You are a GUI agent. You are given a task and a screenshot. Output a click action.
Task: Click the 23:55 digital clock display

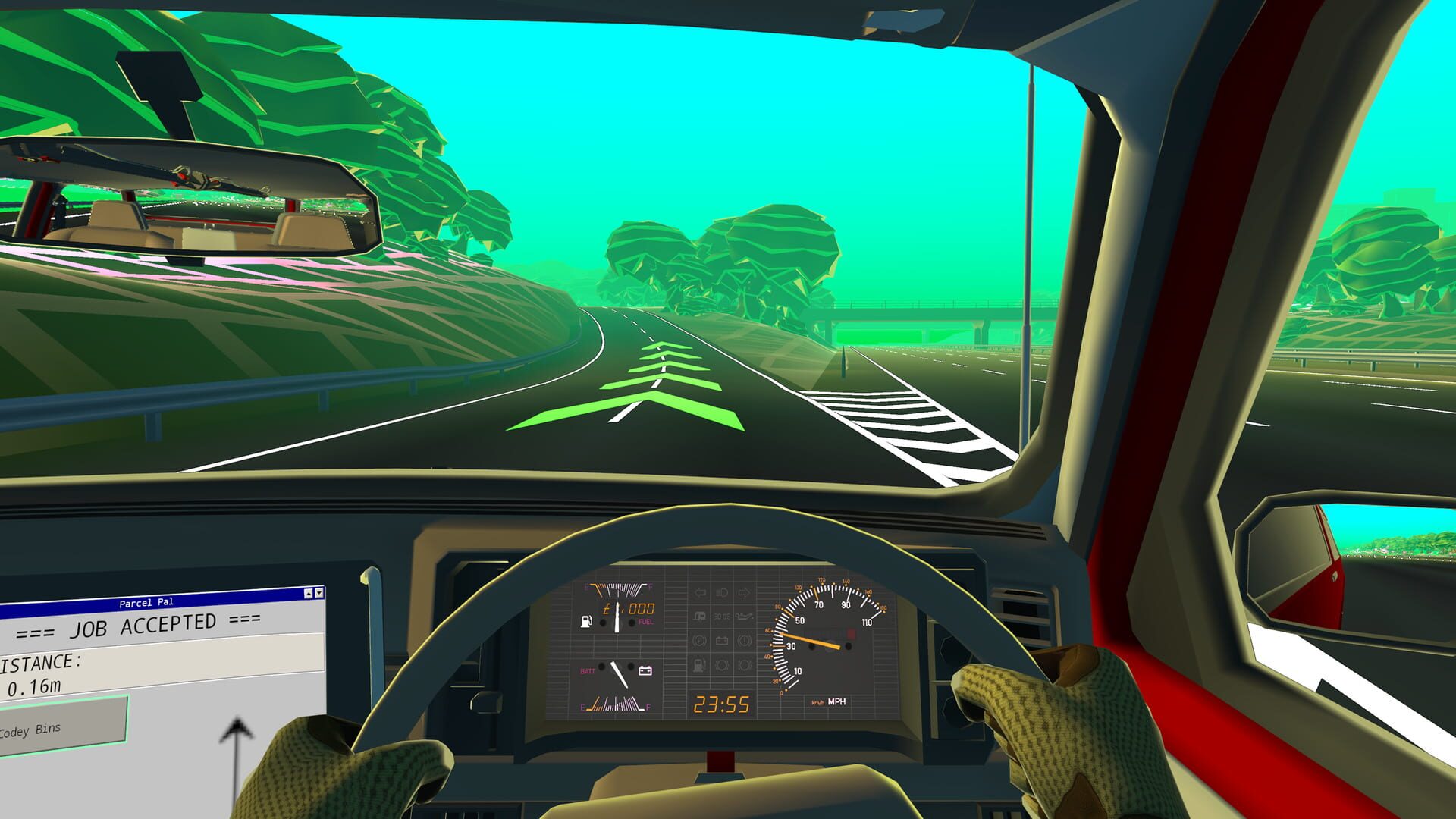(x=721, y=705)
